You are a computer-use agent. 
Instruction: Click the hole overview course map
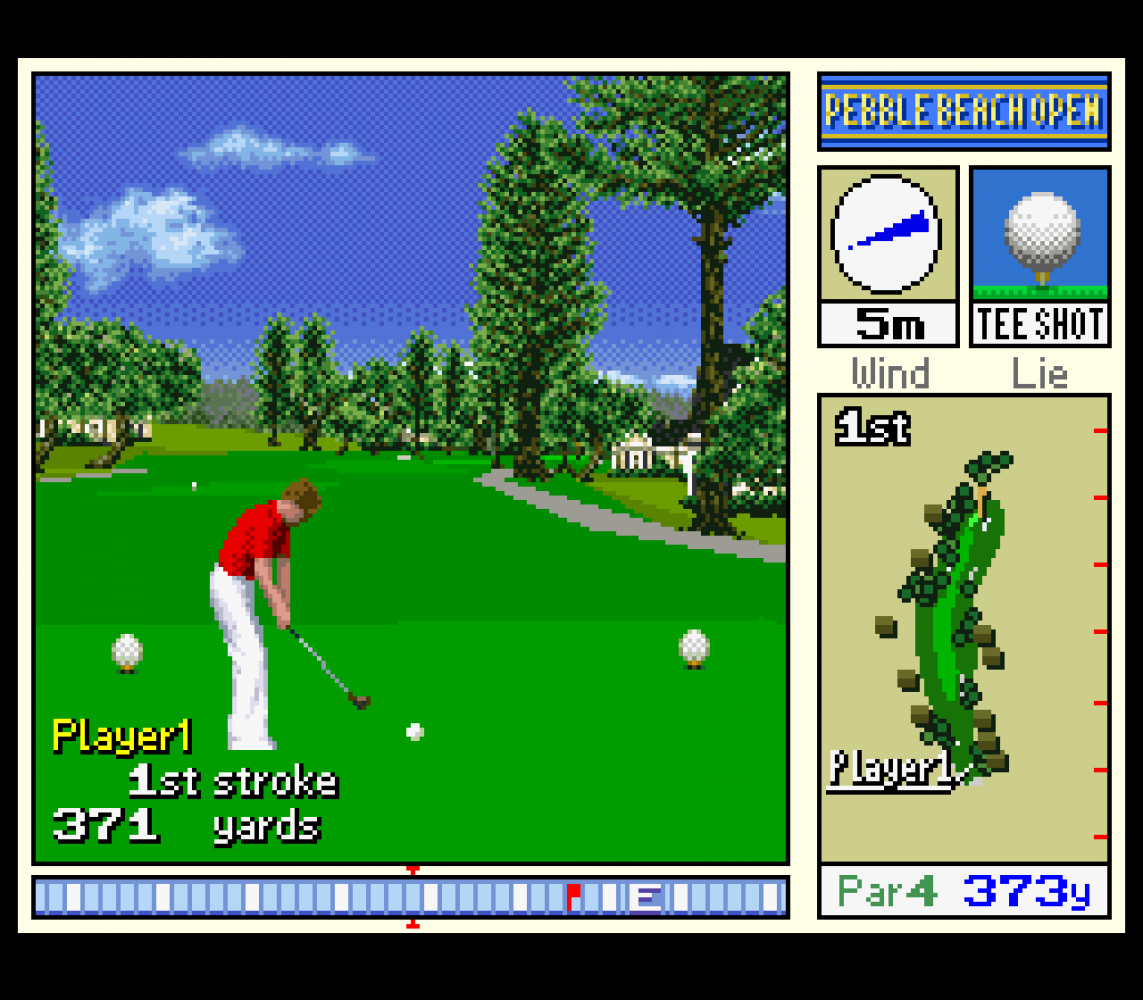point(963,628)
